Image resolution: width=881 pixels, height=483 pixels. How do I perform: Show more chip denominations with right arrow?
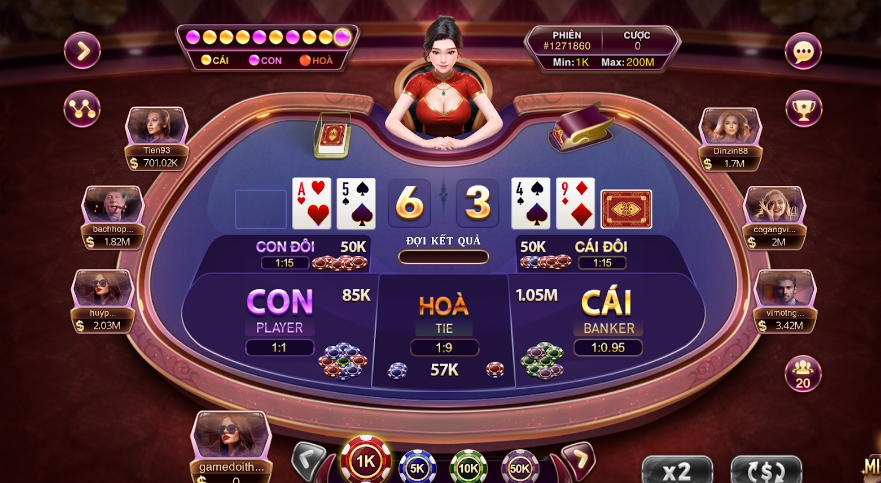pyautogui.click(x=577, y=460)
